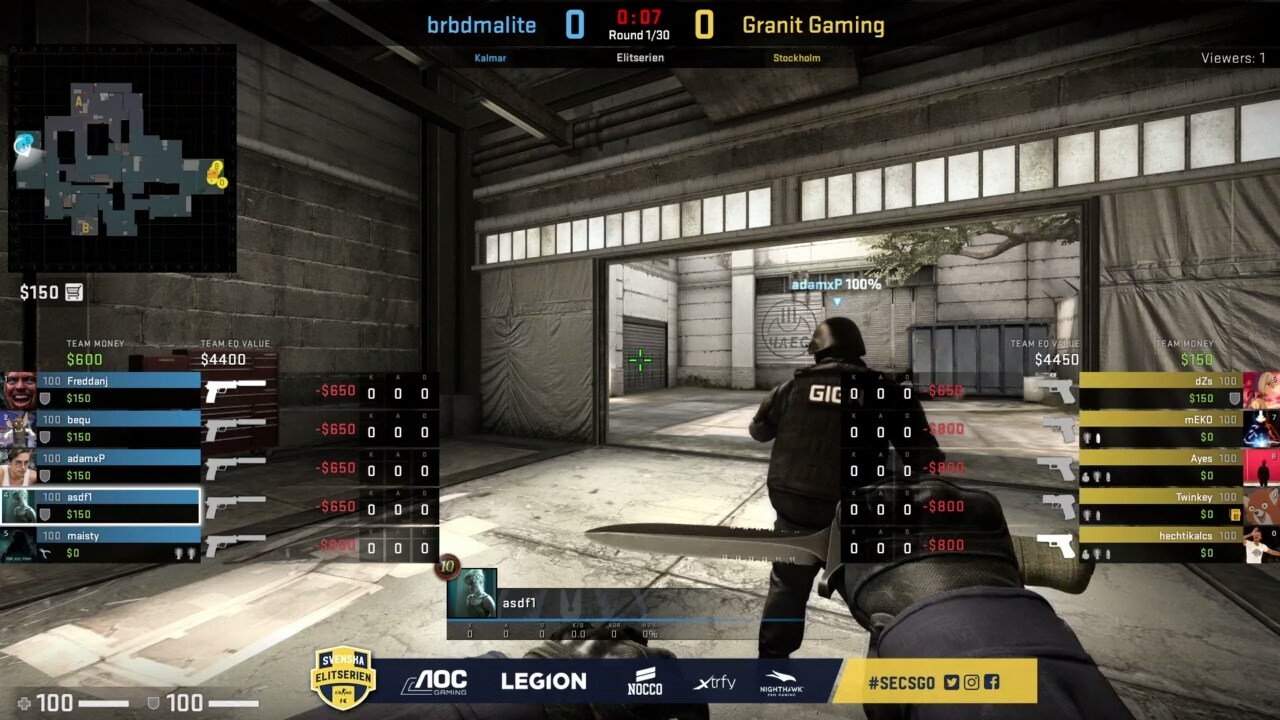Click the radar minimap
Image resolution: width=1280 pixels, height=720 pixels.
122,160
